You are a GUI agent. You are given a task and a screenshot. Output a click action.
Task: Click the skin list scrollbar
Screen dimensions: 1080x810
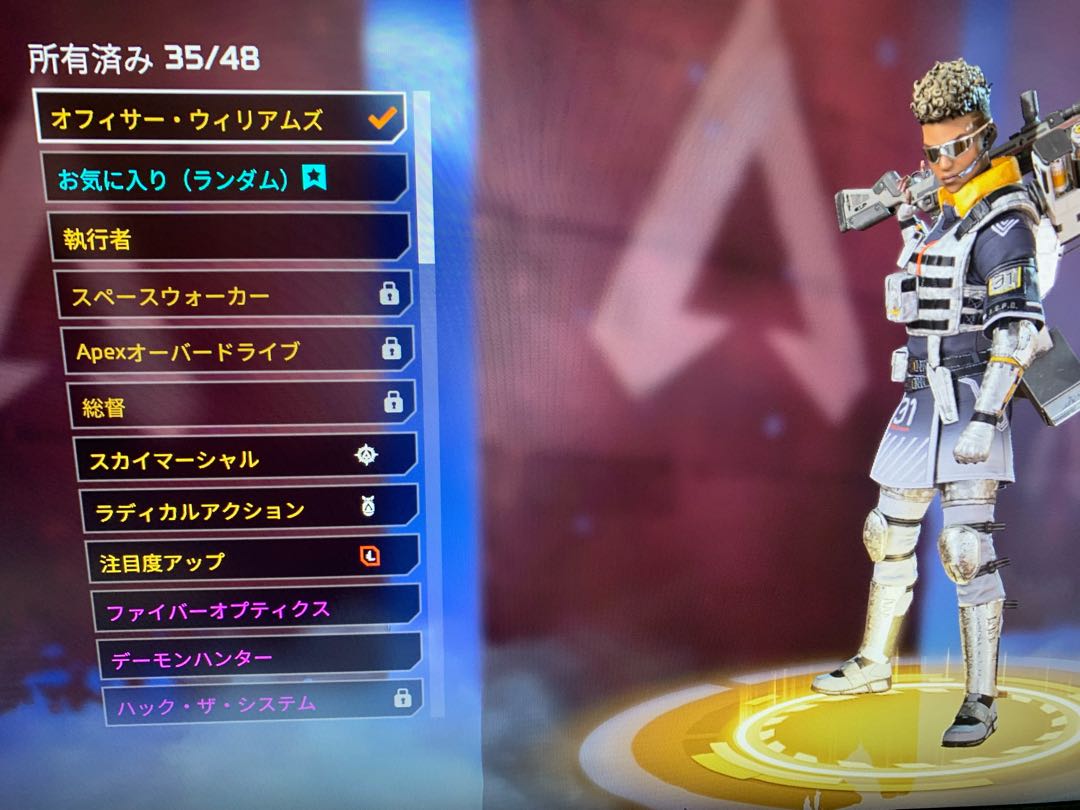click(424, 175)
